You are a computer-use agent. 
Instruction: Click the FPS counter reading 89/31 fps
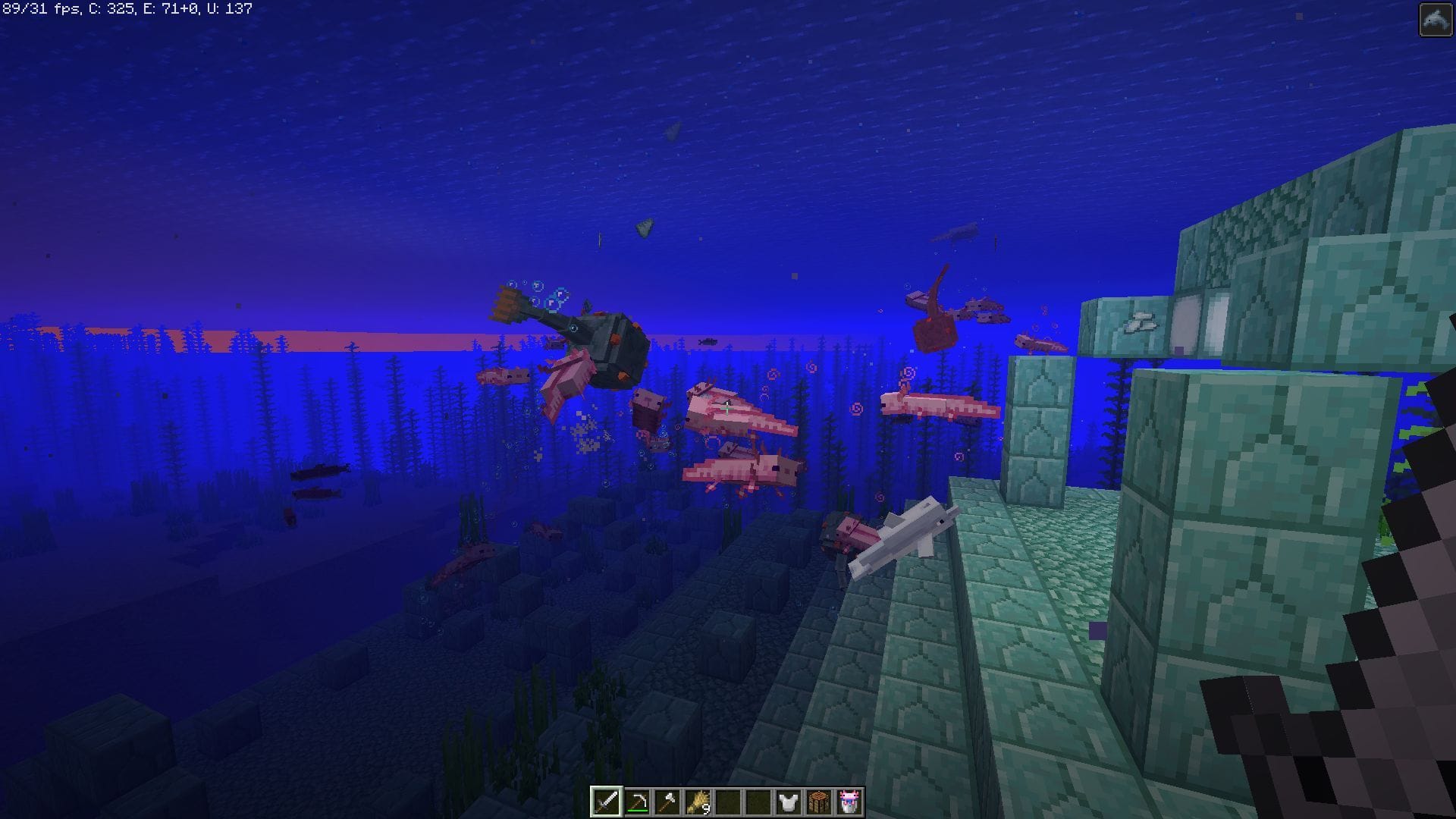(x=42, y=11)
